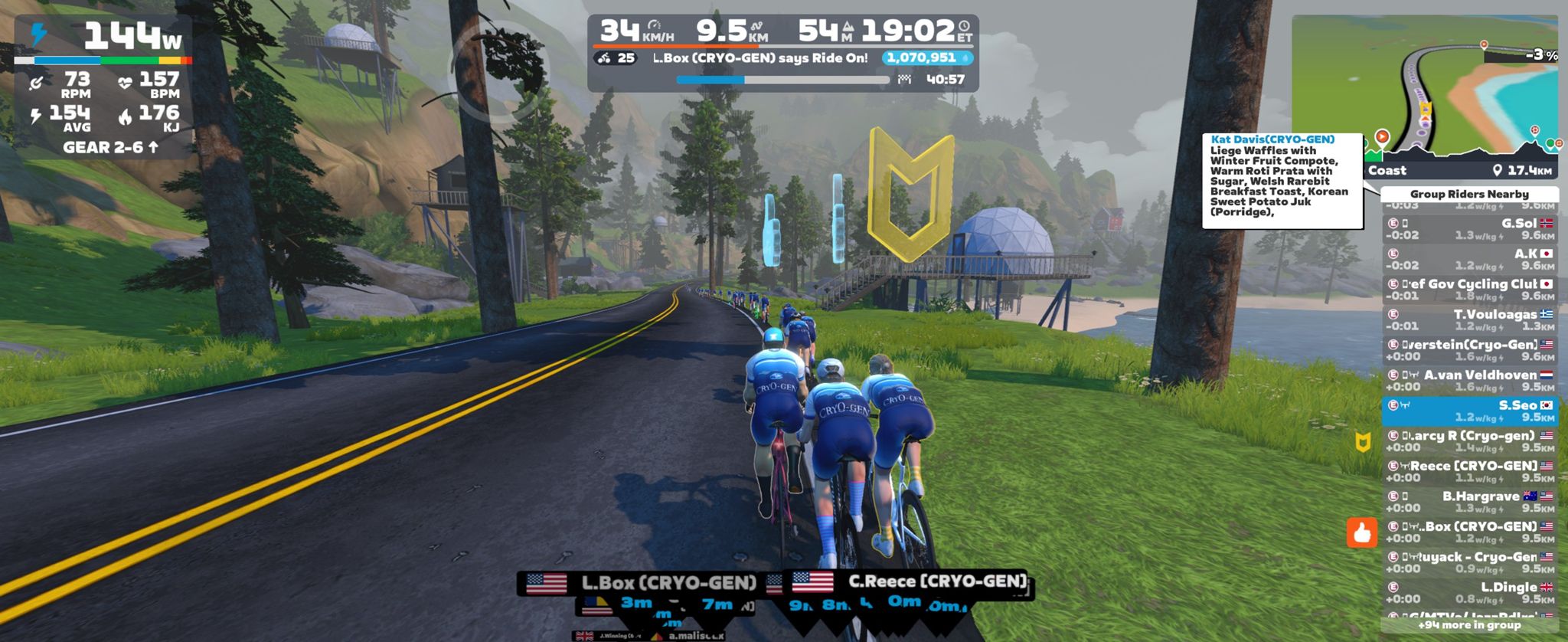The width and height of the screenshot is (1568, 642).
Task: Click the L.Box (CRYO-GEN) rider nameplate
Action: pyautogui.click(x=643, y=584)
